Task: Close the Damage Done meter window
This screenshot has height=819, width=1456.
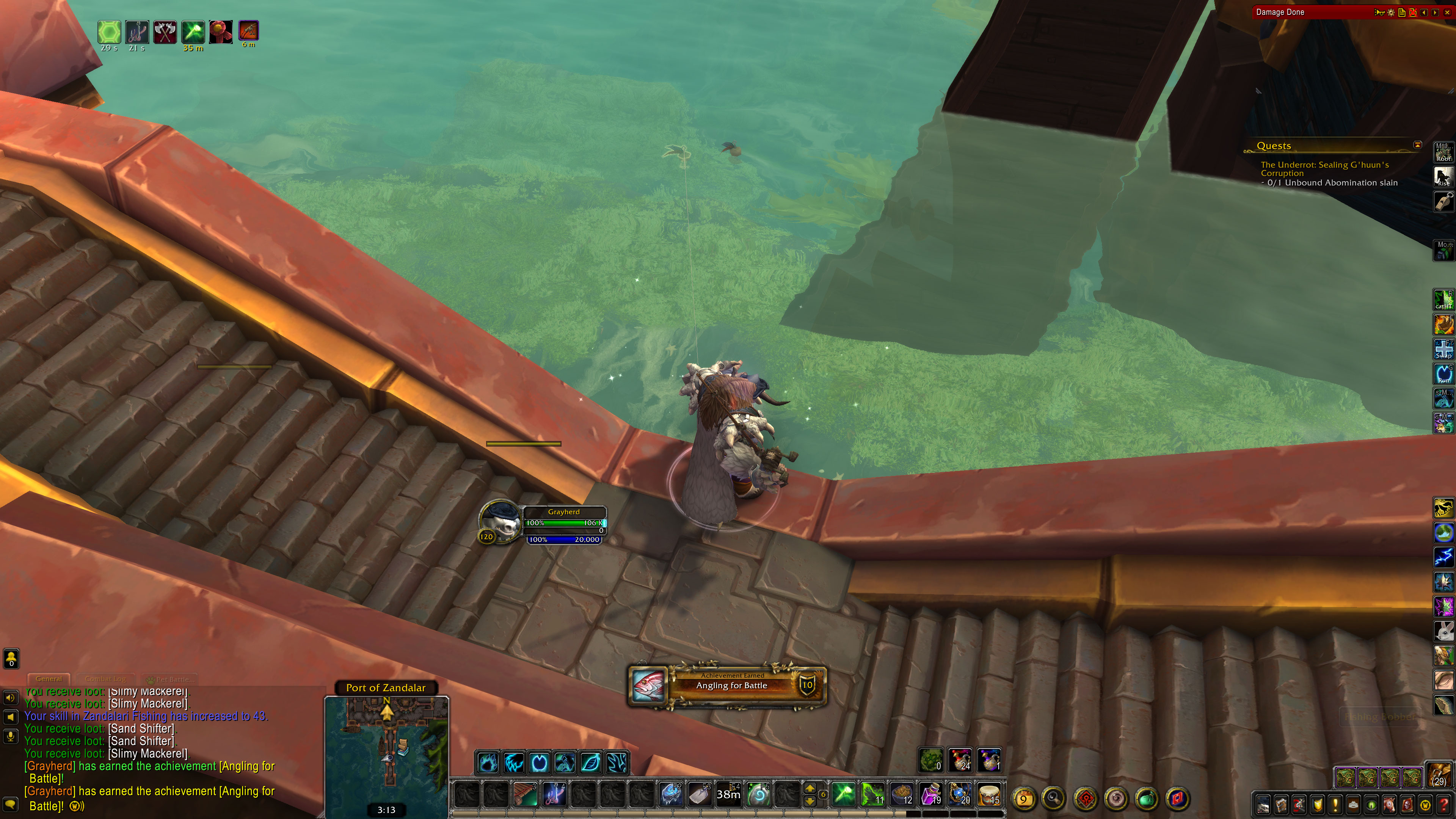Action: [1447, 13]
